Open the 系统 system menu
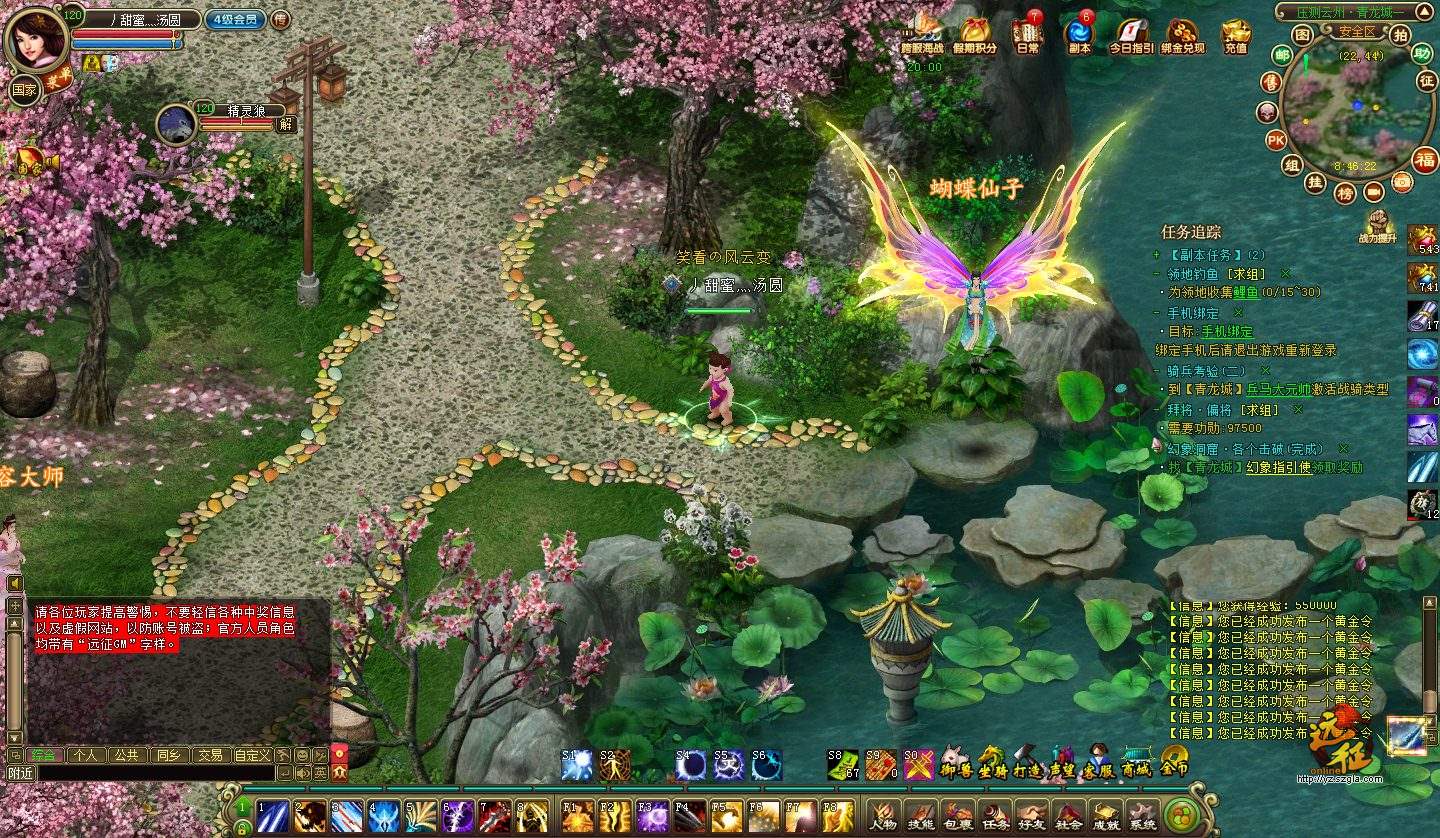This screenshot has width=1440, height=838. click(x=1141, y=815)
